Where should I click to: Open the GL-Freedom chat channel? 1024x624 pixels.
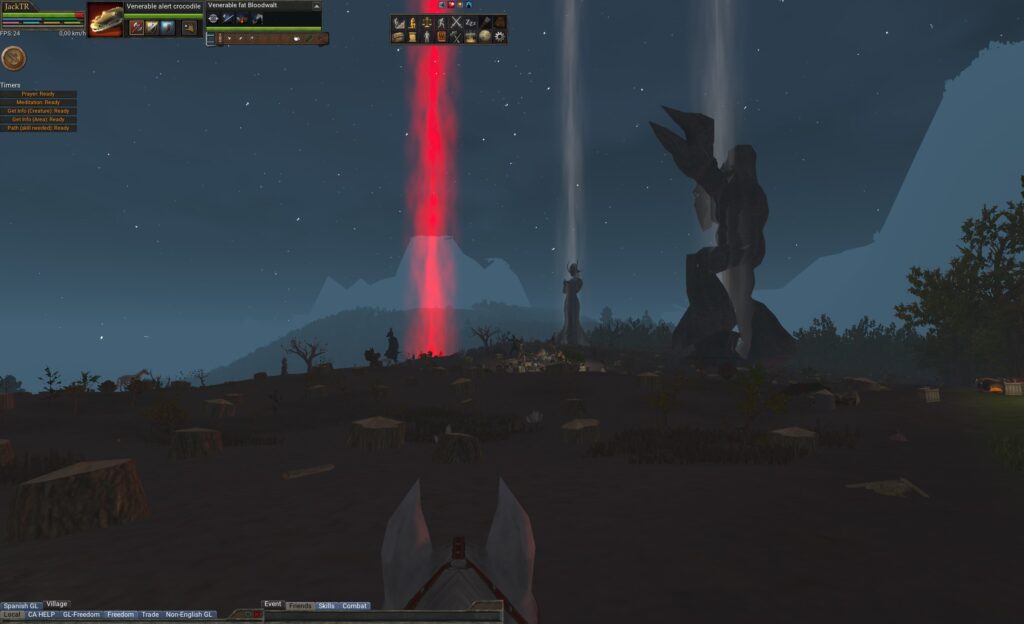[81, 614]
